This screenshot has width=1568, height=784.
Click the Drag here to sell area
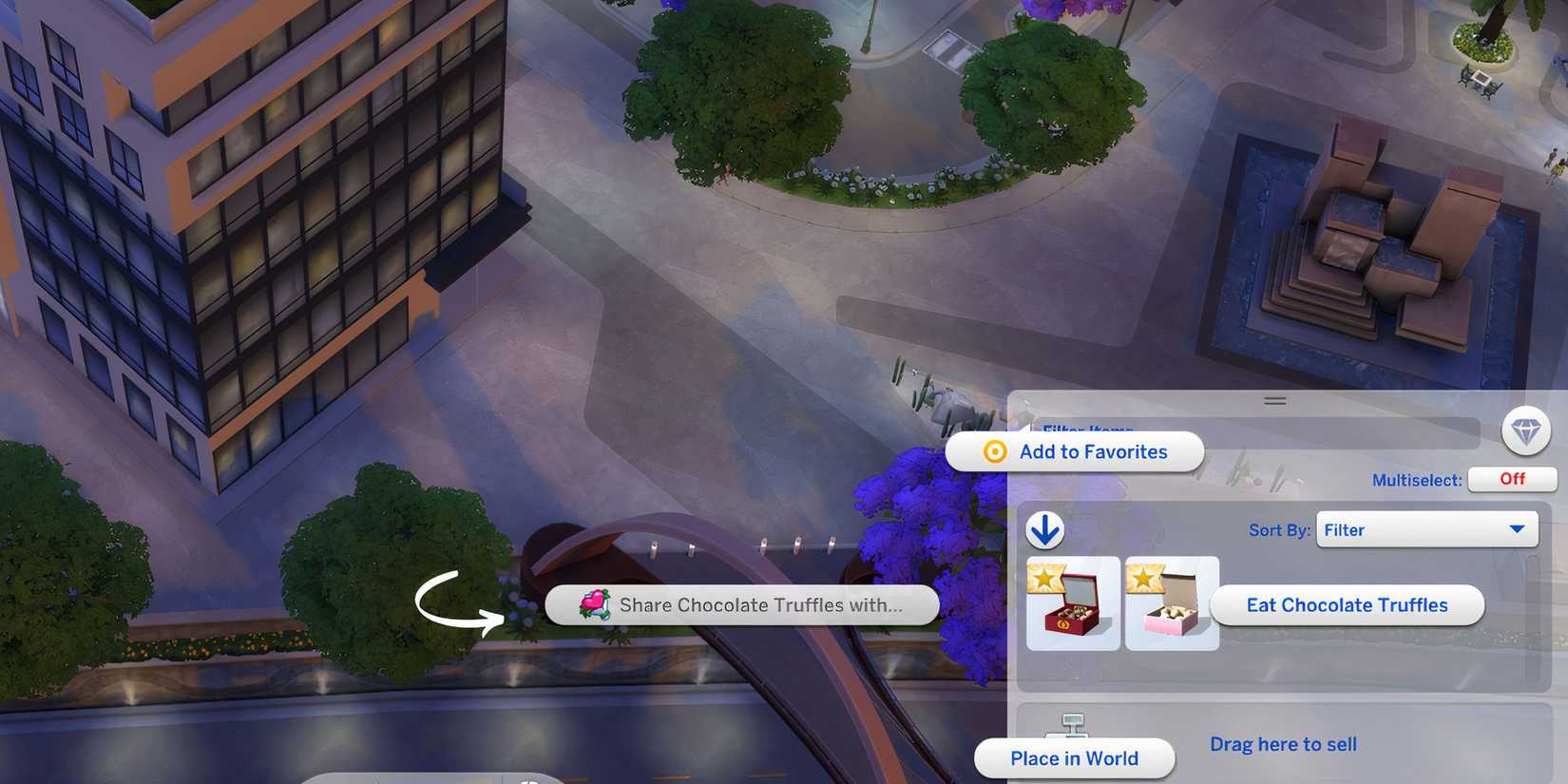[x=1283, y=744]
